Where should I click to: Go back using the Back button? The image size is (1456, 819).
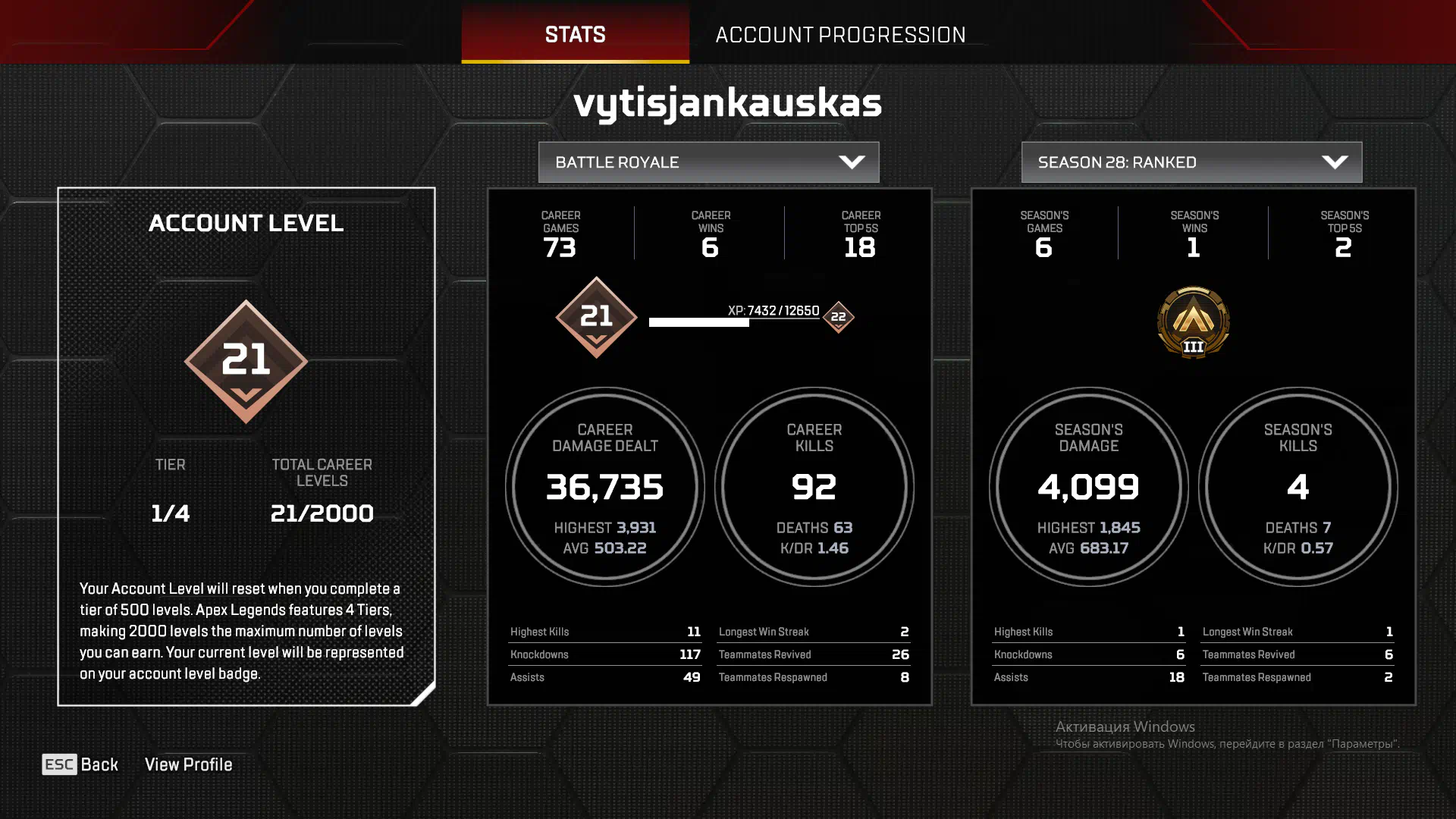(x=80, y=764)
